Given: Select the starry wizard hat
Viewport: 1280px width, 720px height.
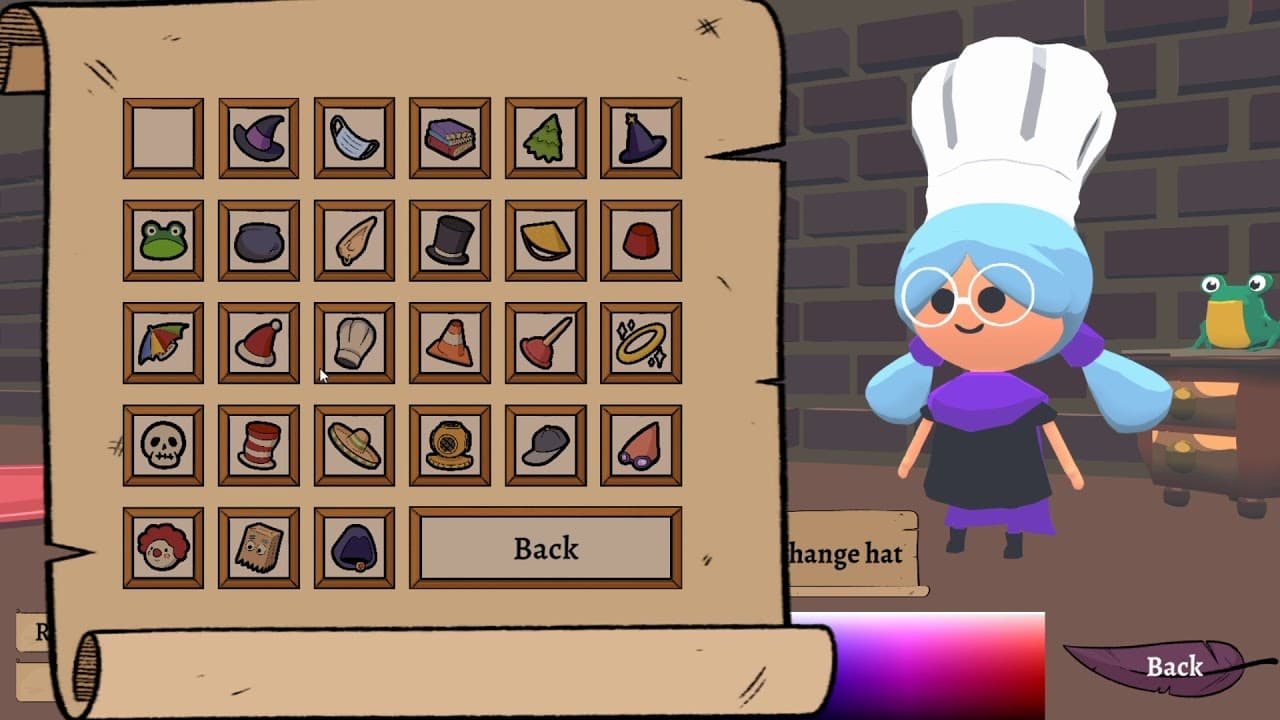Looking at the screenshot, I should pyautogui.click(x=642, y=137).
